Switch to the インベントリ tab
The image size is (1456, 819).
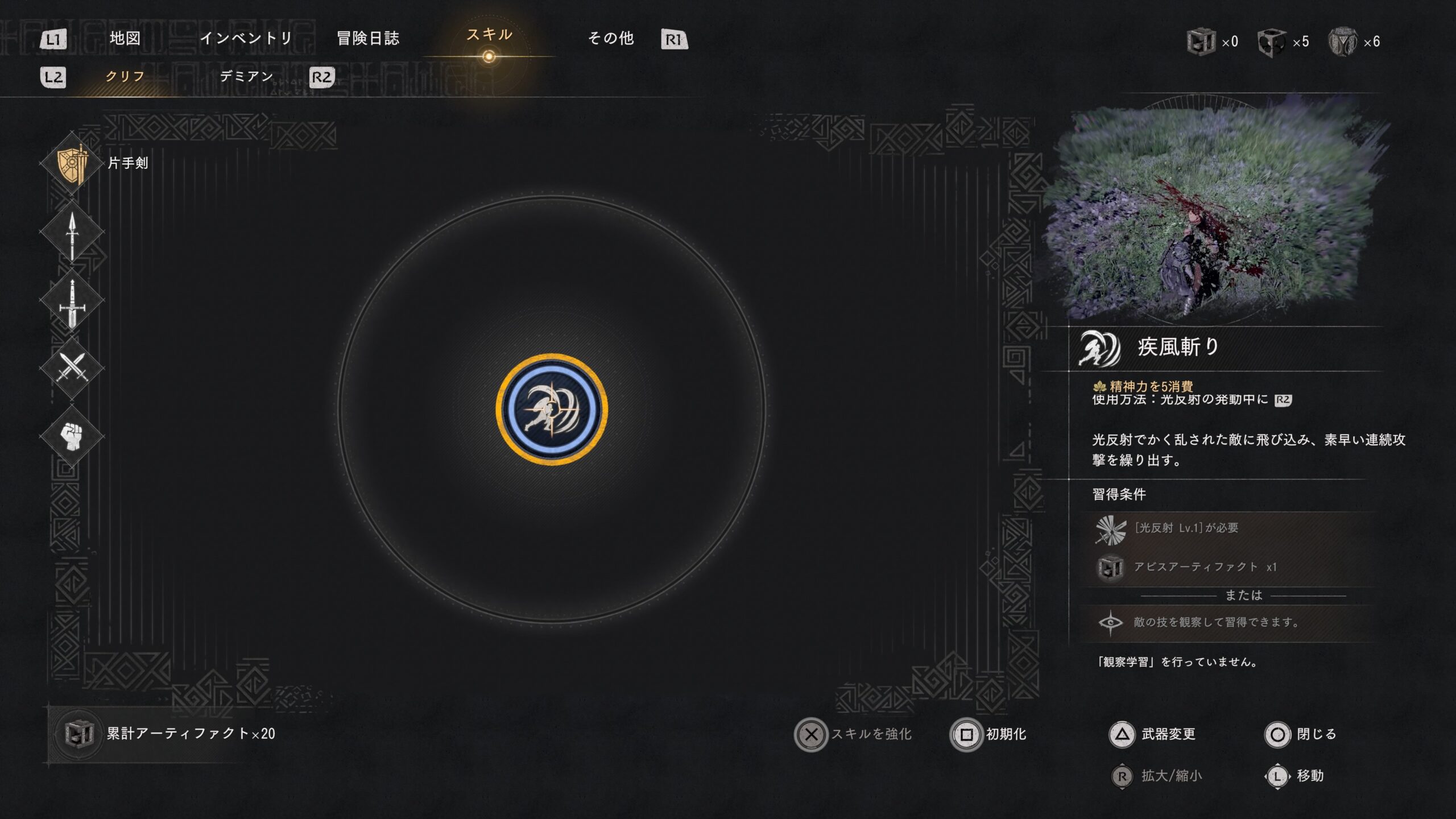[246, 39]
